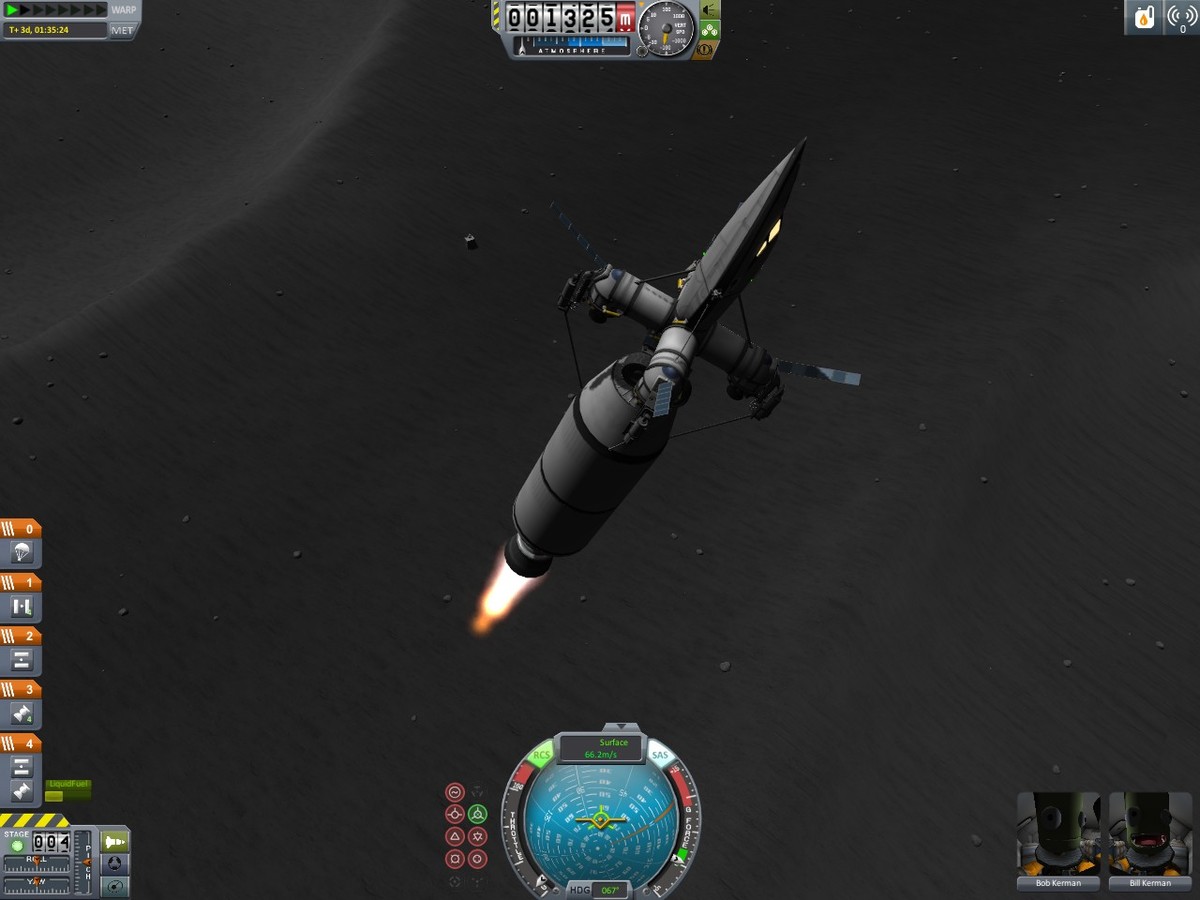
Task: Click the engine icon in stage 3
Action: click(22, 714)
